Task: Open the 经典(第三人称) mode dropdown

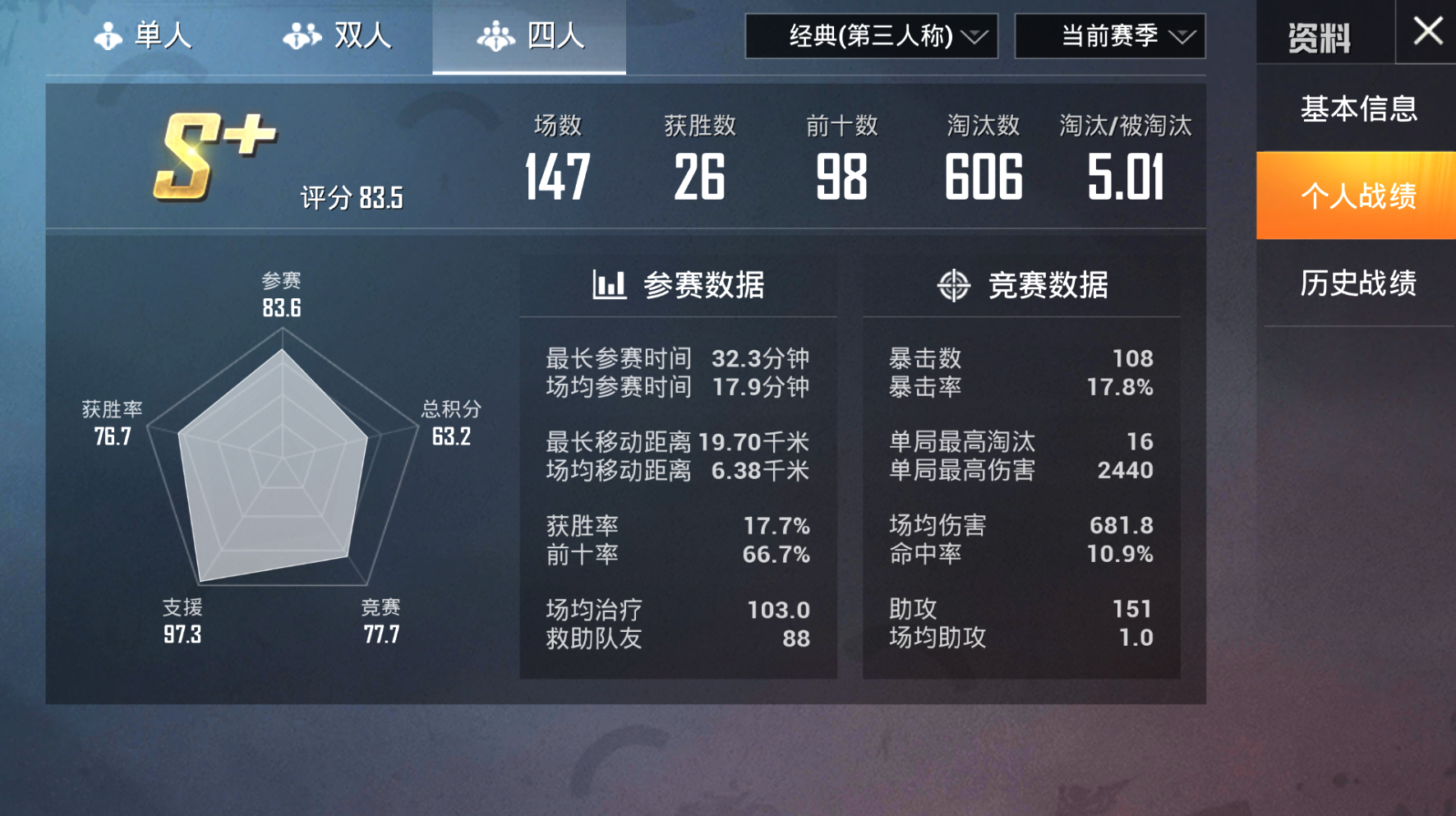Action: pyautogui.click(x=871, y=35)
